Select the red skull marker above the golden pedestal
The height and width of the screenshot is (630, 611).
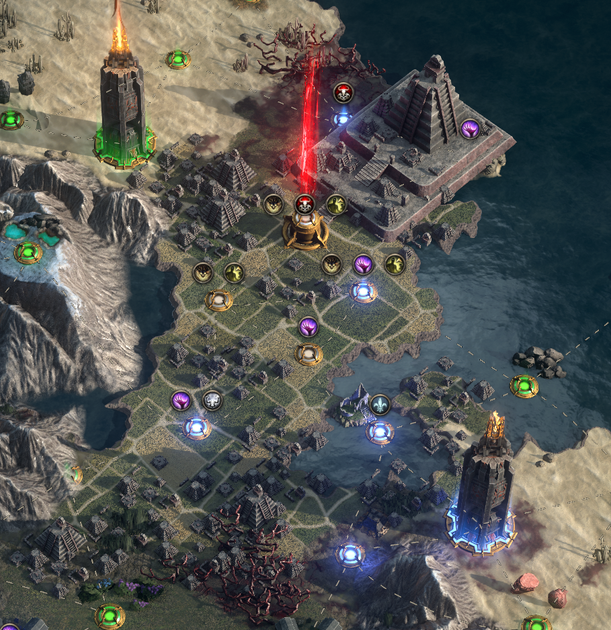point(307,204)
